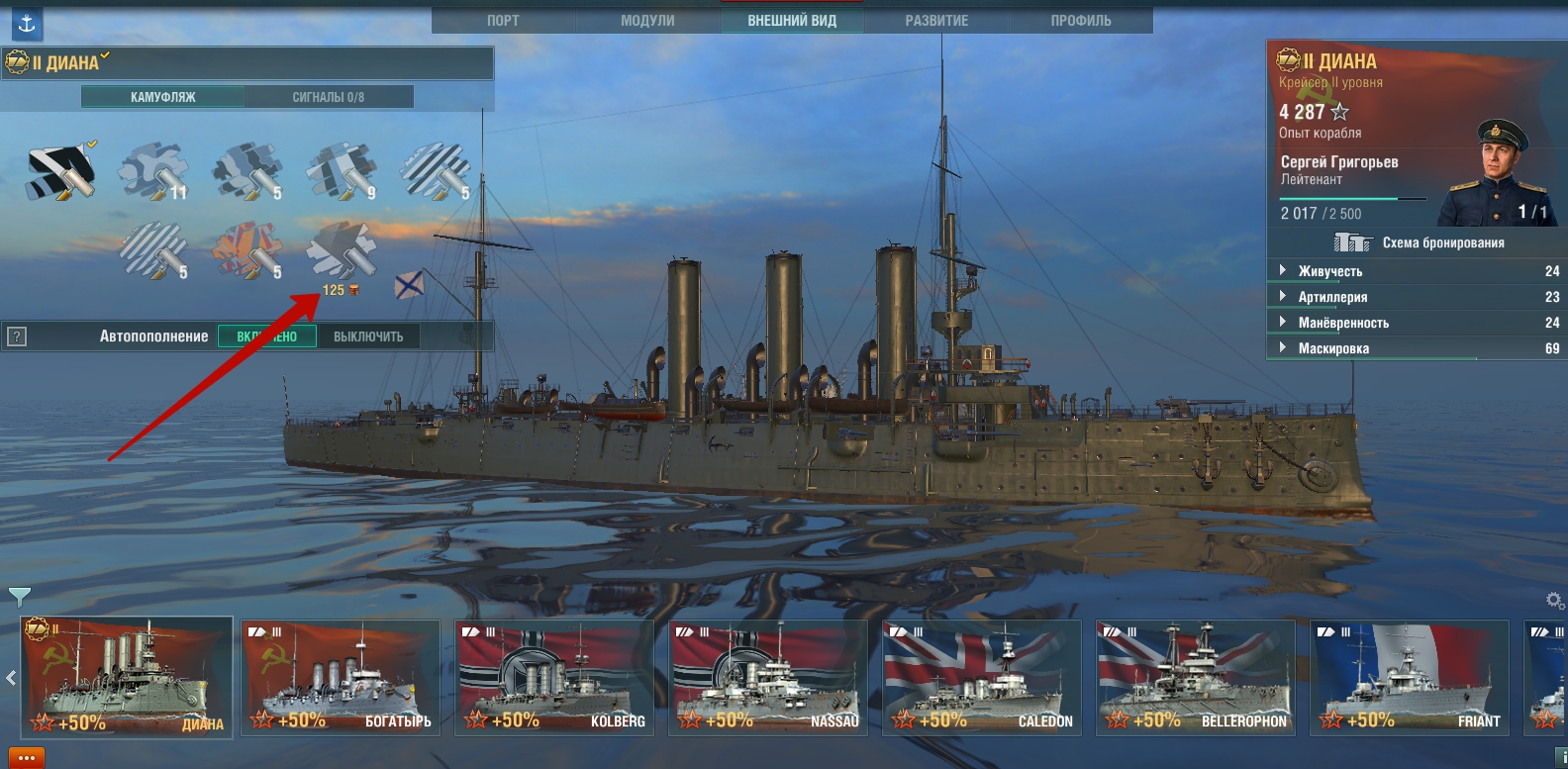Pick the Friant ship card
The image size is (1568, 769).
pyautogui.click(x=1410, y=678)
